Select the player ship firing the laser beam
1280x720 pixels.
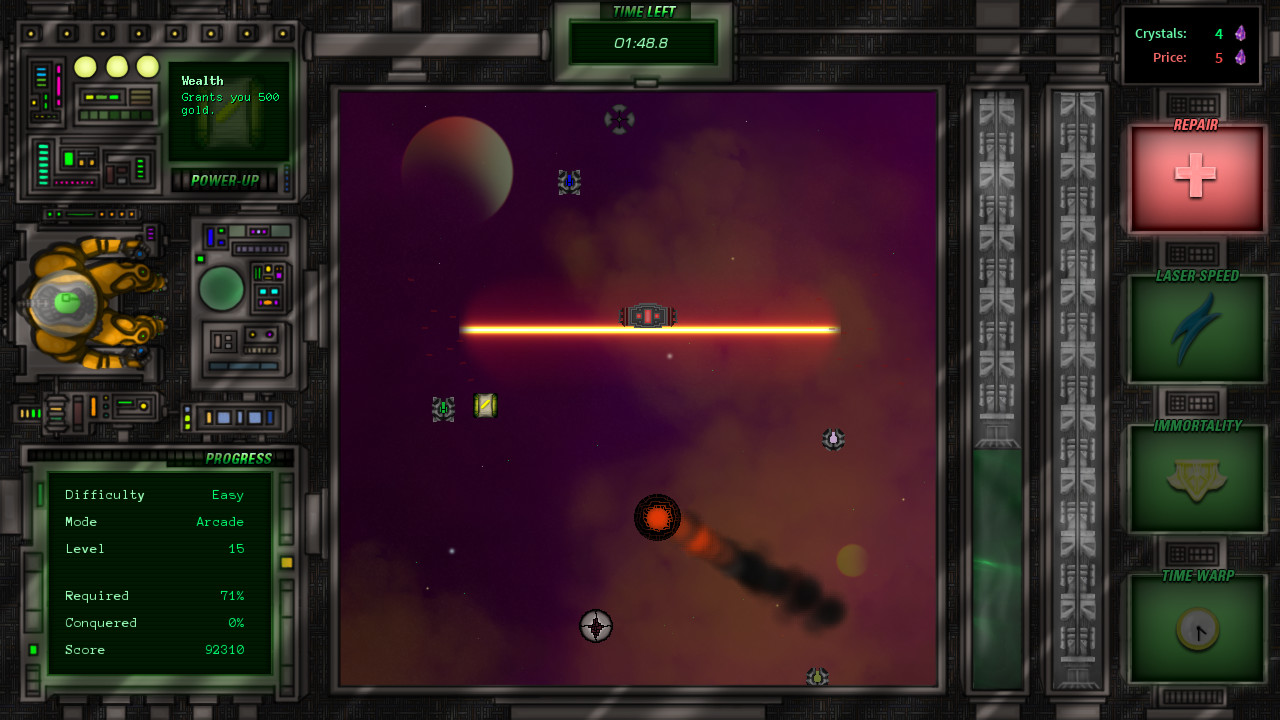[646, 315]
